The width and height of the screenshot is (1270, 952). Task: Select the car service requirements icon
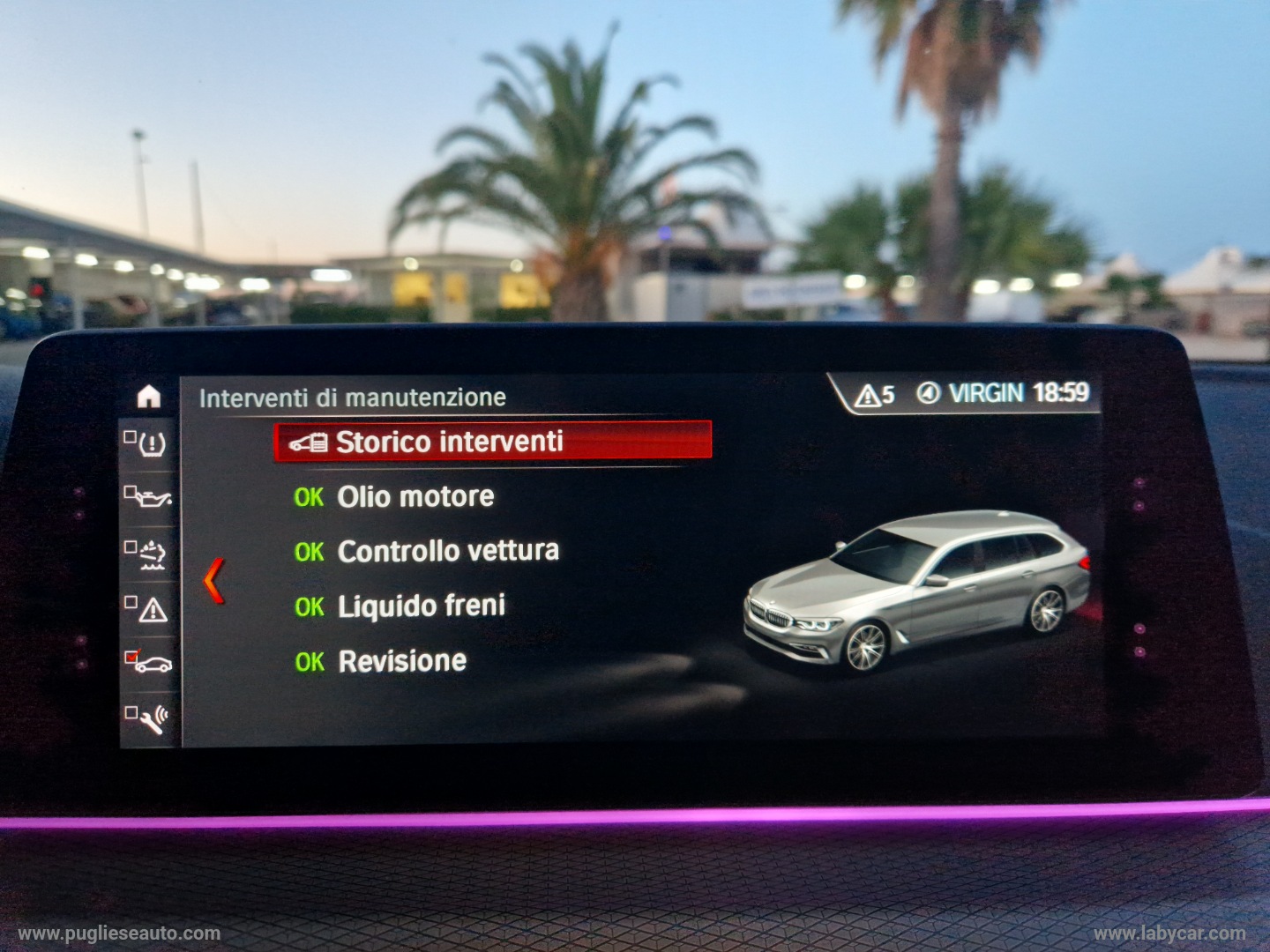click(x=148, y=662)
